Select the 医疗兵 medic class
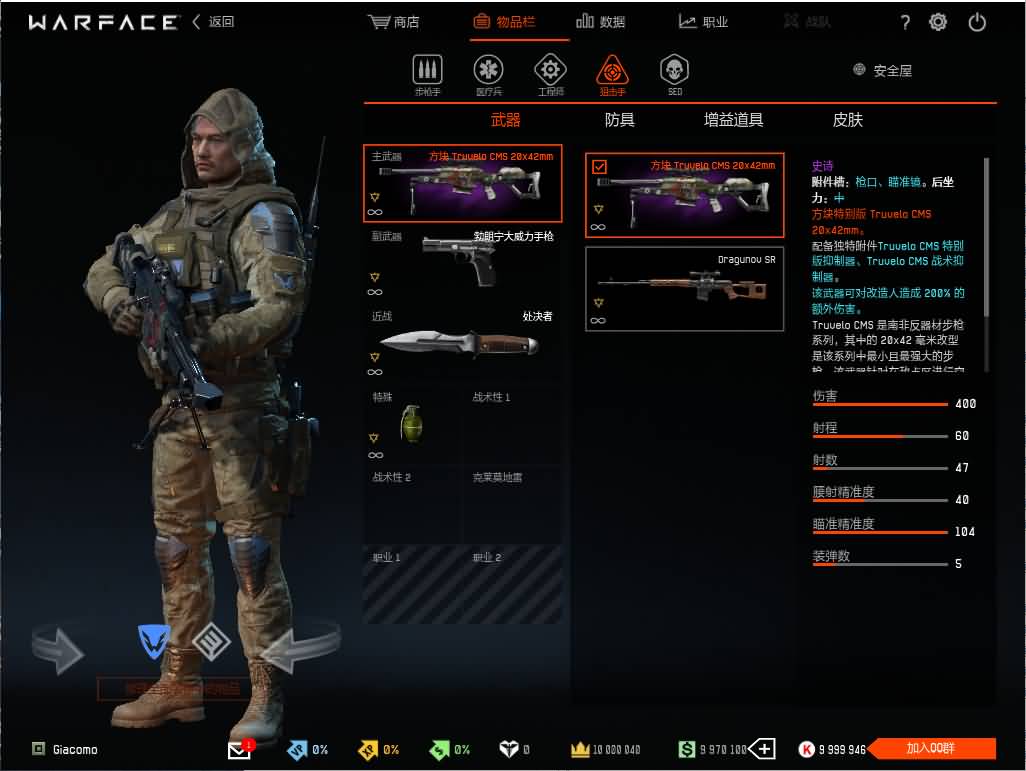The height and width of the screenshot is (771, 1026). pyautogui.click(x=488, y=75)
